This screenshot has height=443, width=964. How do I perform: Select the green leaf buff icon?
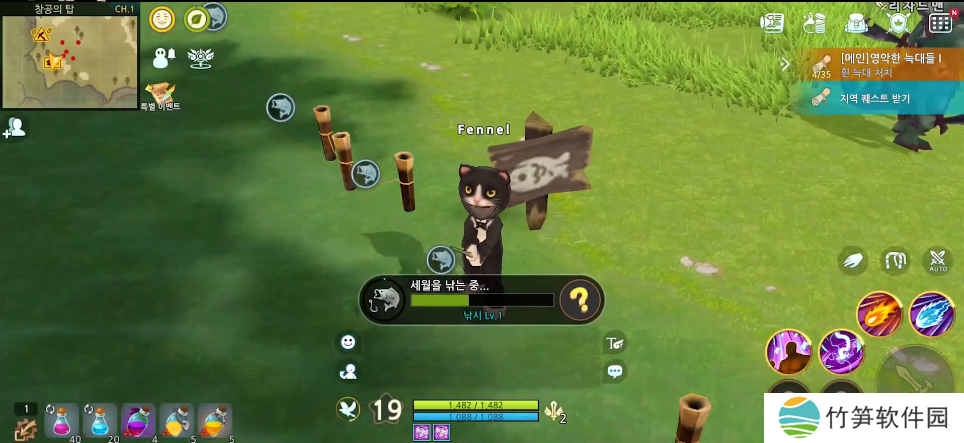click(x=196, y=18)
